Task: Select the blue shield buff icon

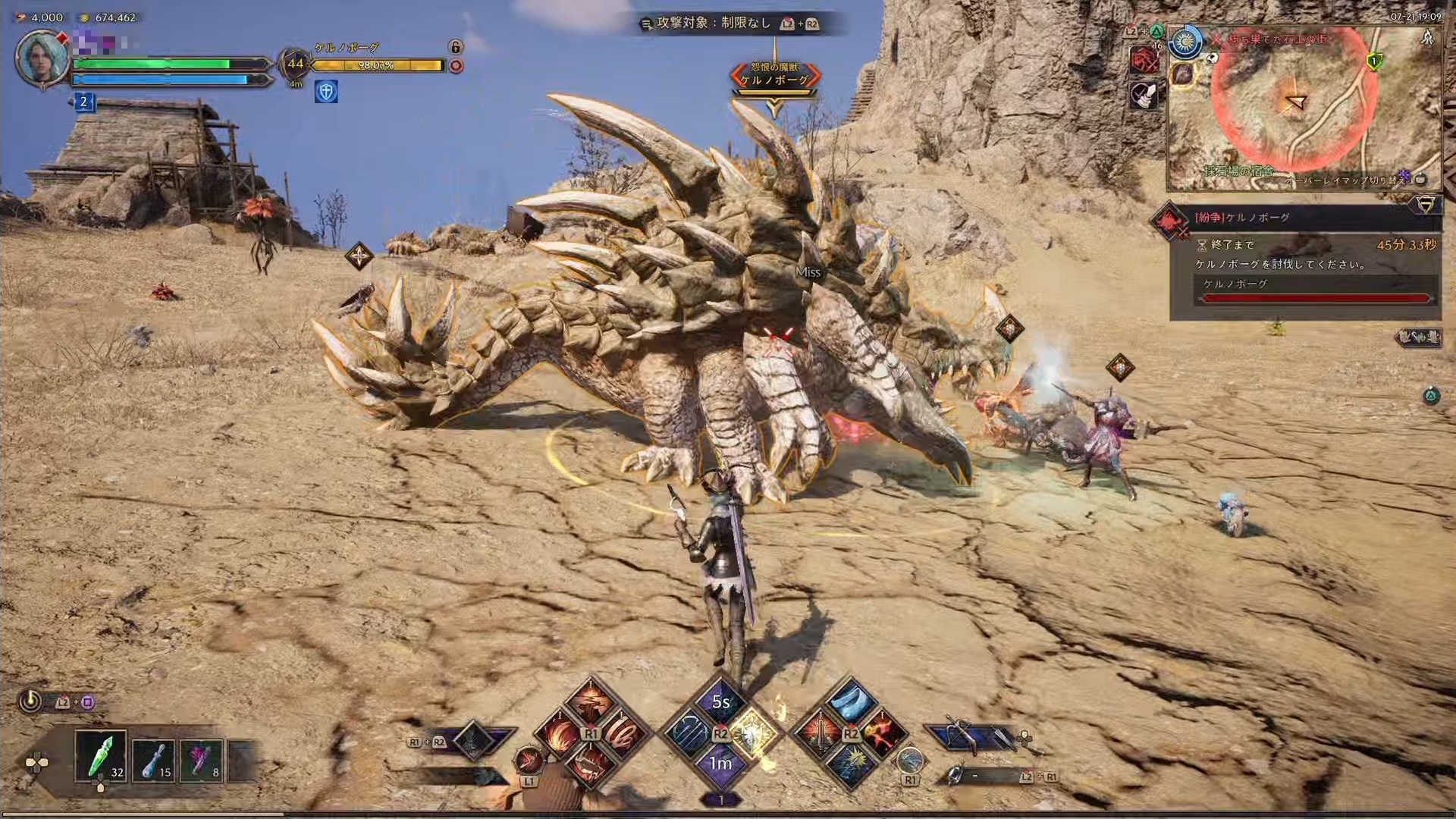Action: tap(326, 93)
